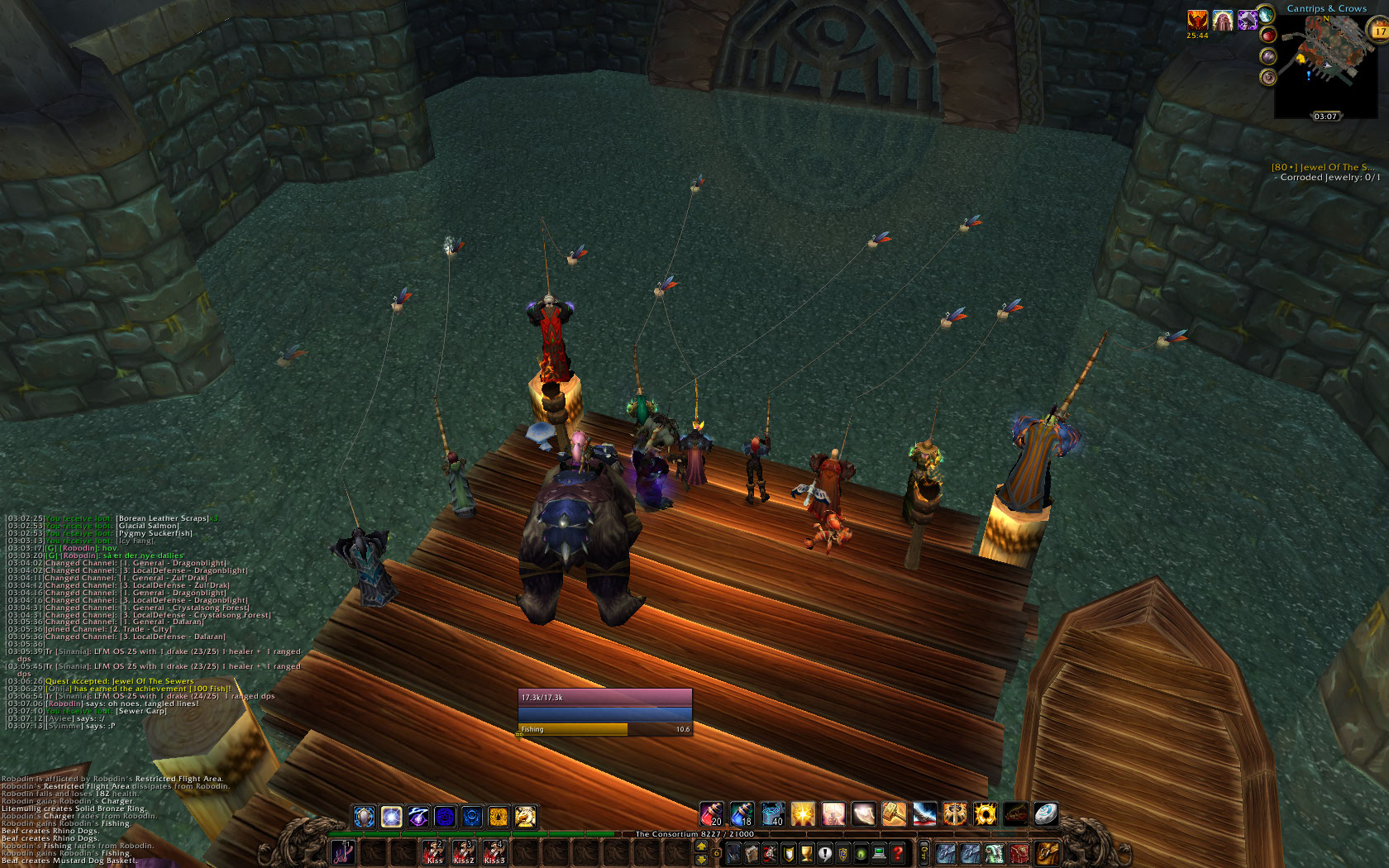Page the action bar up
The image size is (1389, 868).
coord(702,846)
